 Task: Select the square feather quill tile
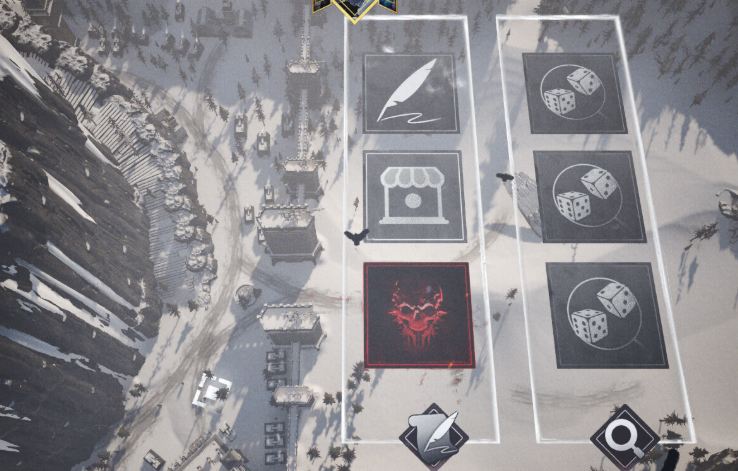(410, 93)
